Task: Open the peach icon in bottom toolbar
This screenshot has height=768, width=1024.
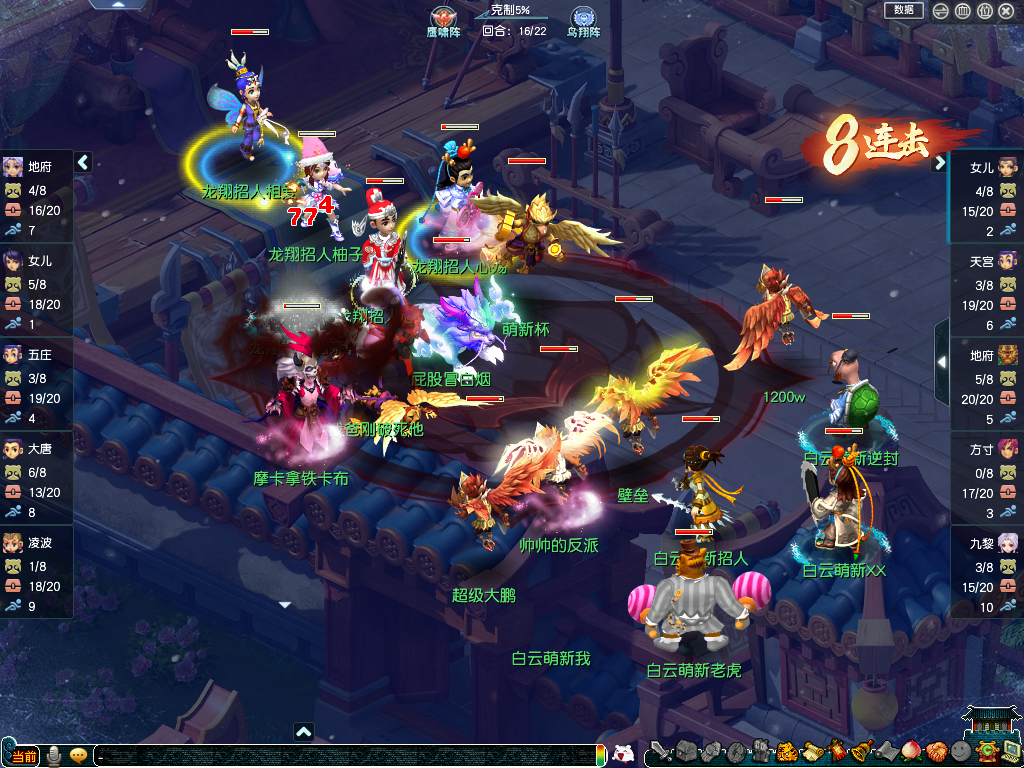Action: [911, 750]
